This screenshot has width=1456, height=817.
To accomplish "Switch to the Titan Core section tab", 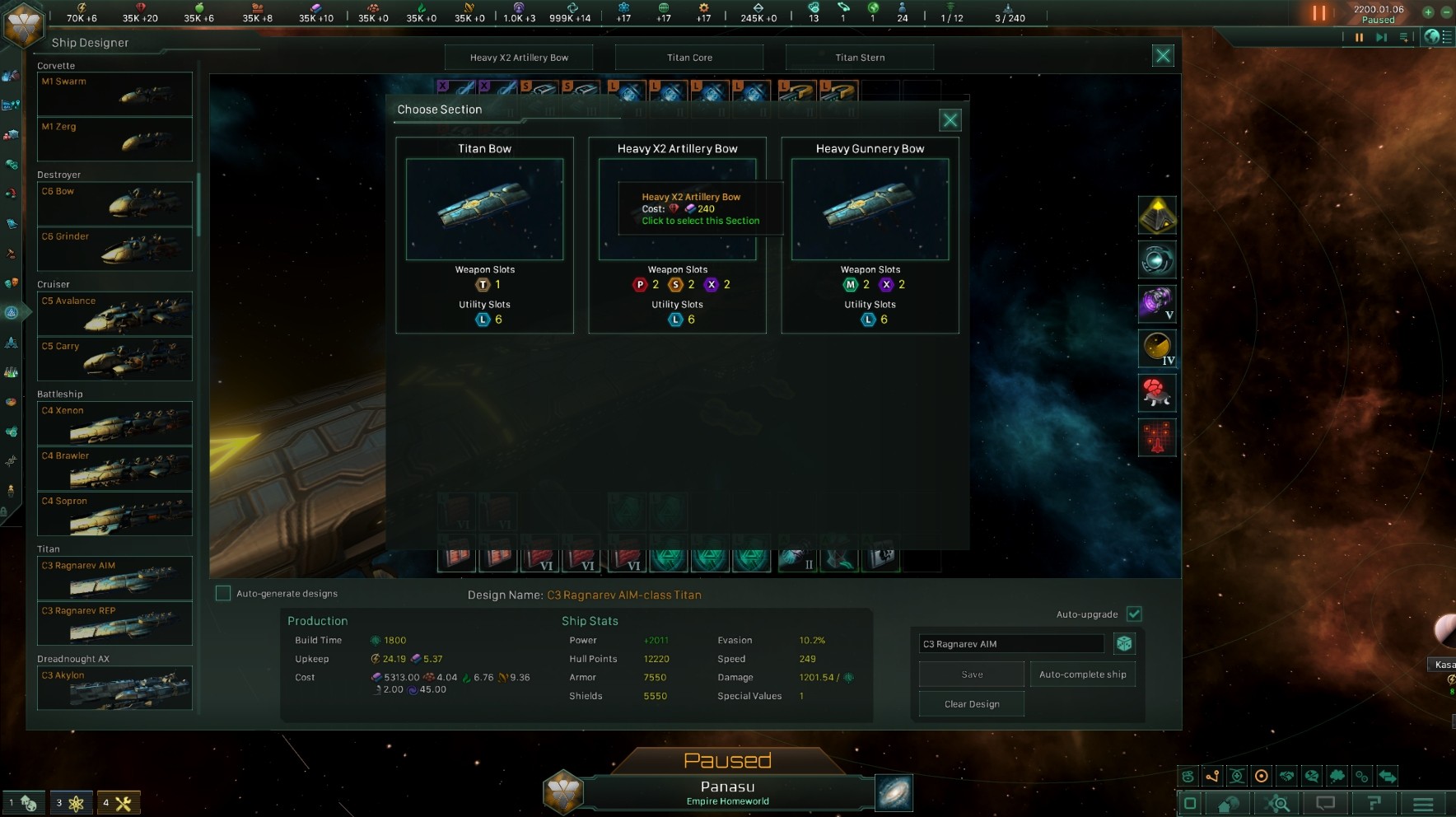I will pos(690,57).
